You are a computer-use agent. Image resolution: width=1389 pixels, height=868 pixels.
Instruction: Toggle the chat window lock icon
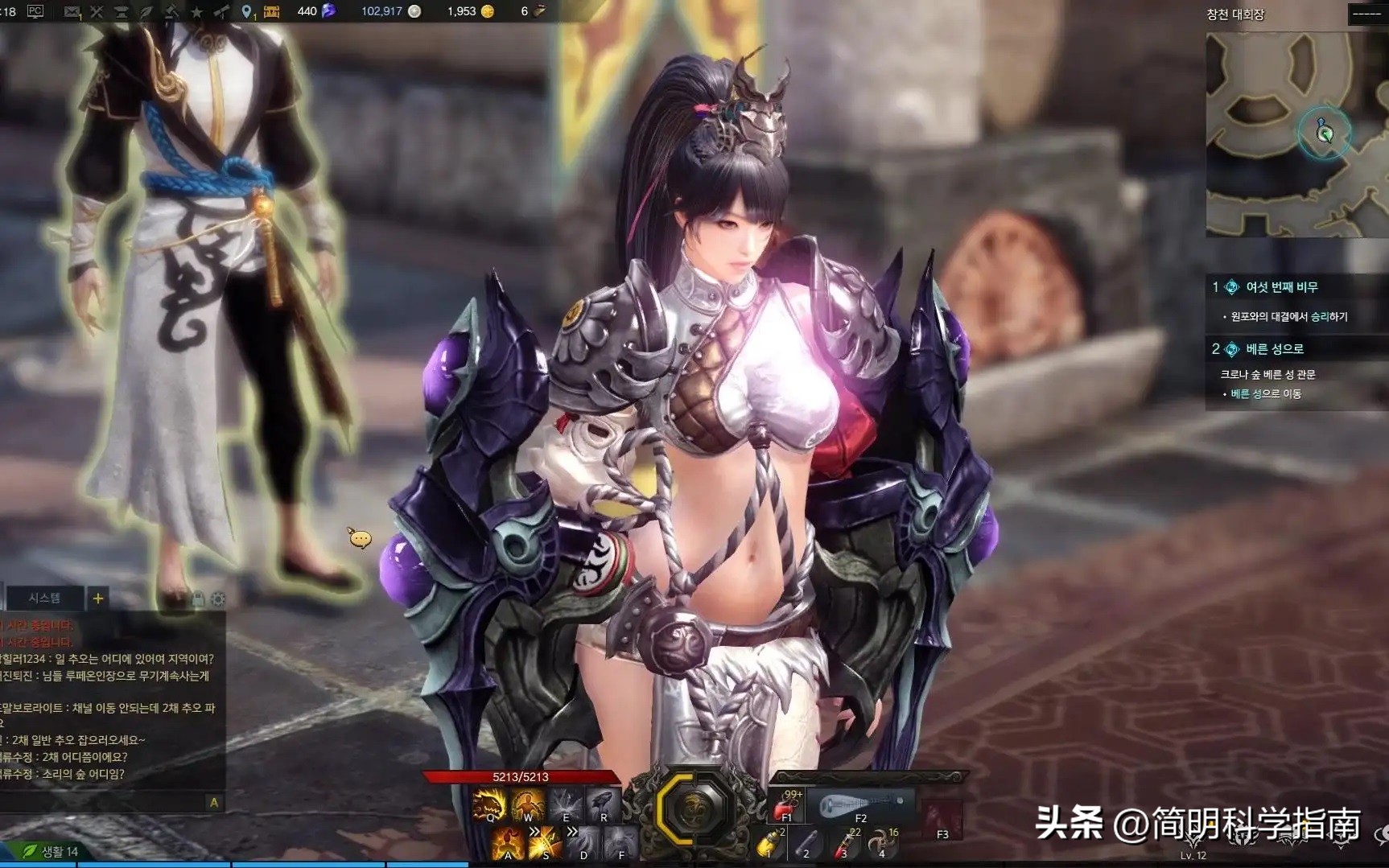[198, 599]
